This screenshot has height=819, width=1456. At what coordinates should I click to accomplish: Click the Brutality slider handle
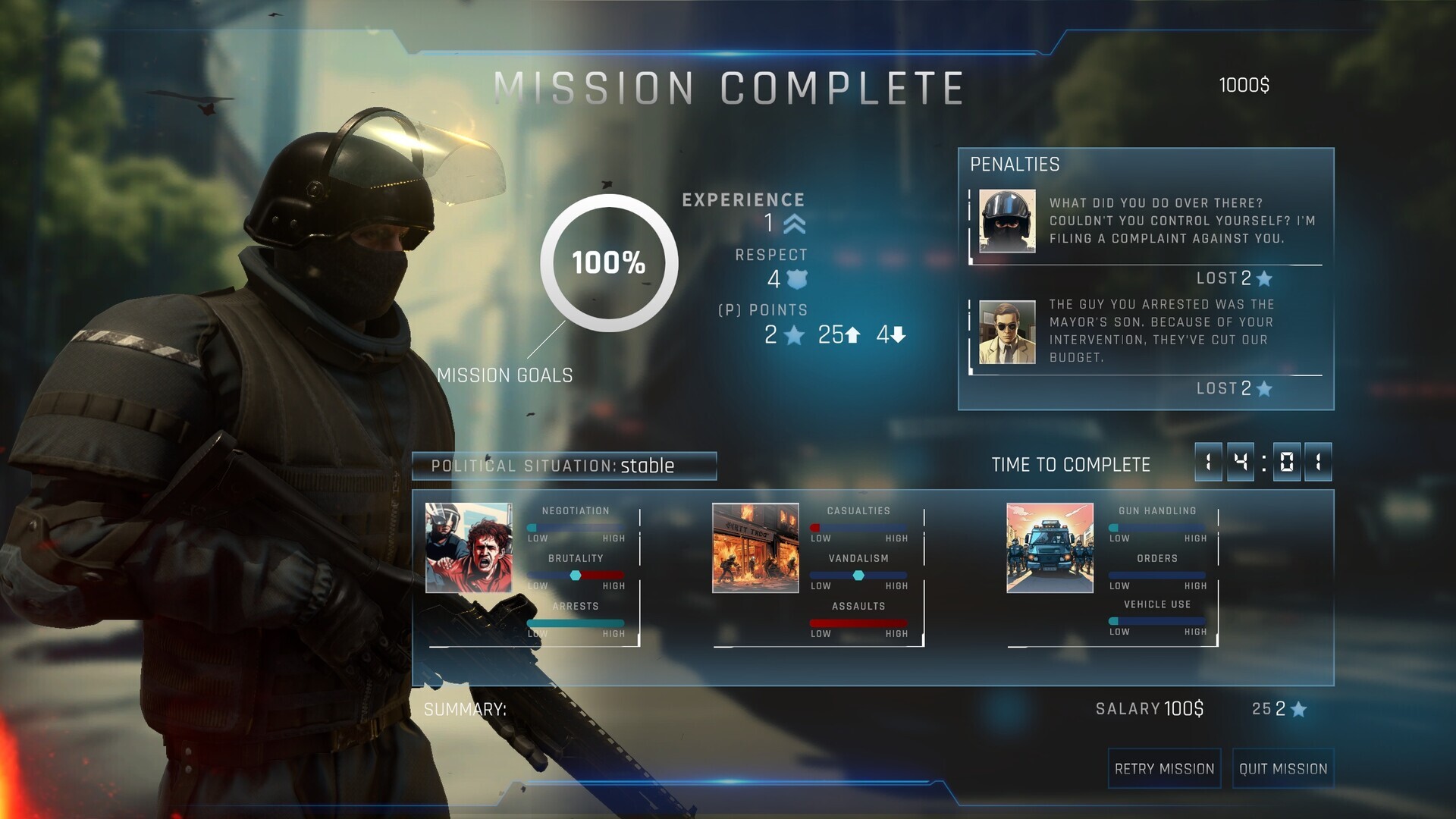pos(575,575)
